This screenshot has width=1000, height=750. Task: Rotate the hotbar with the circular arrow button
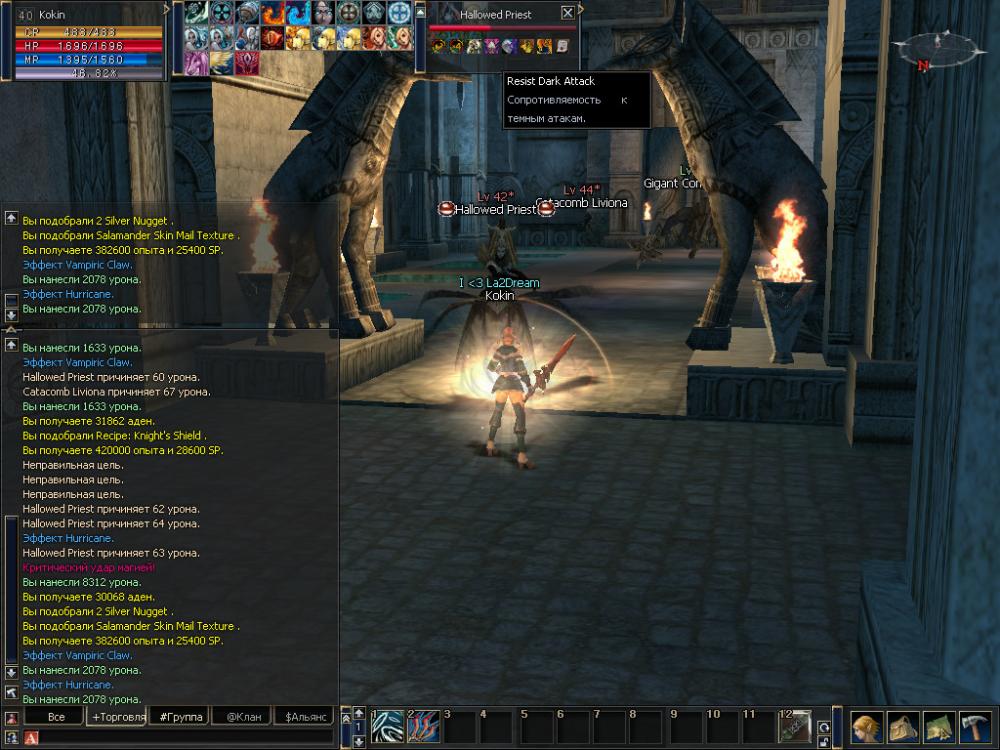point(824,727)
